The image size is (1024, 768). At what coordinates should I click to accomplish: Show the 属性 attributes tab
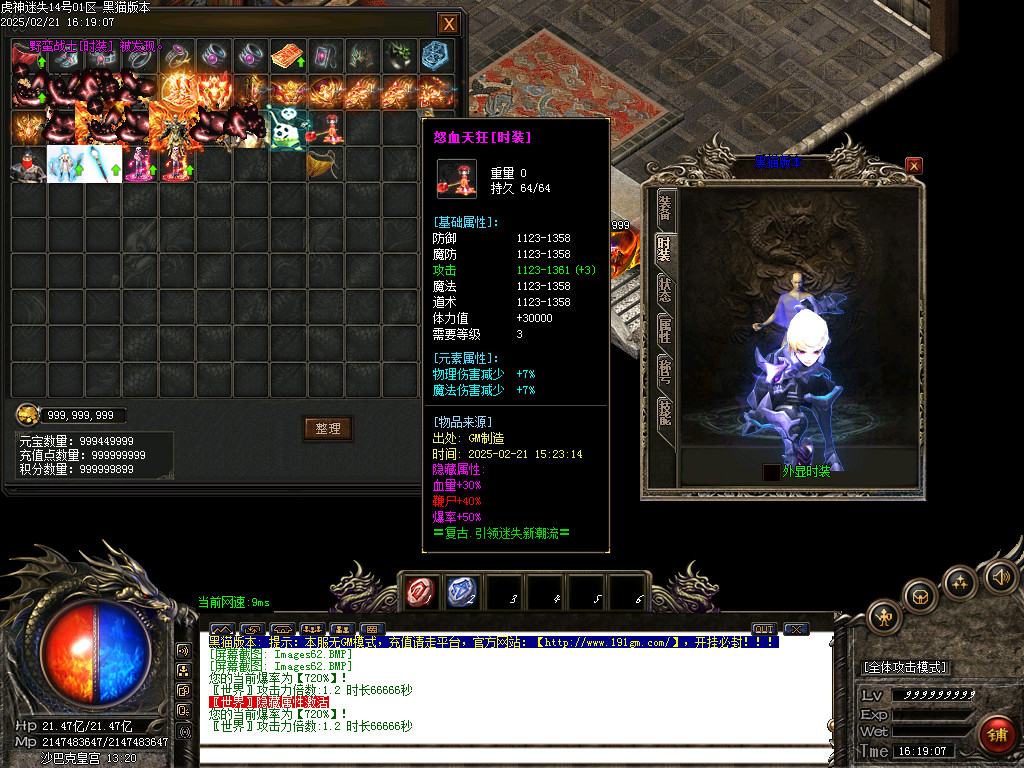664,331
